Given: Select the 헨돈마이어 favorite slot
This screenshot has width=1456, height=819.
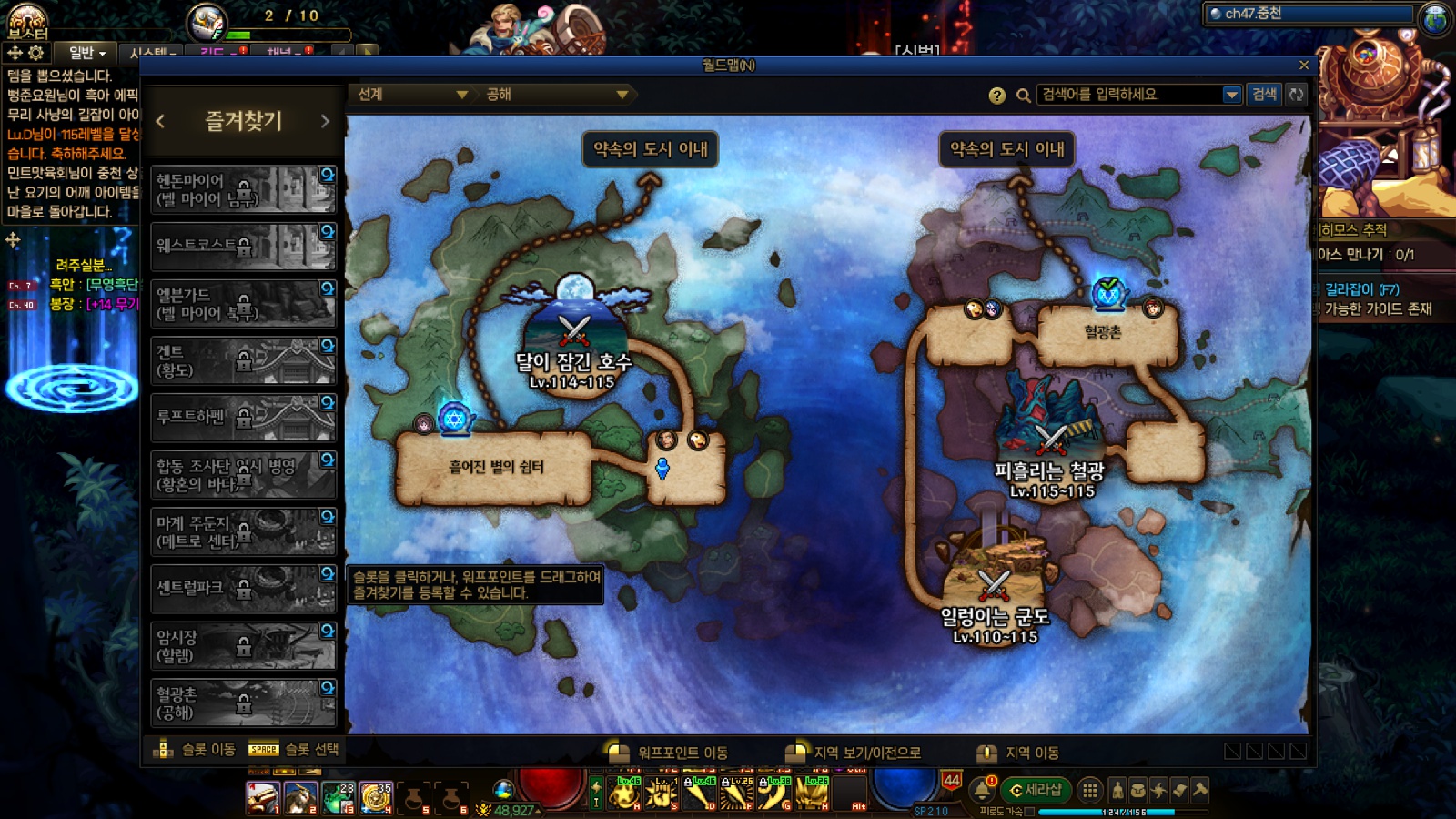Looking at the screenshot, I should 243,189.
